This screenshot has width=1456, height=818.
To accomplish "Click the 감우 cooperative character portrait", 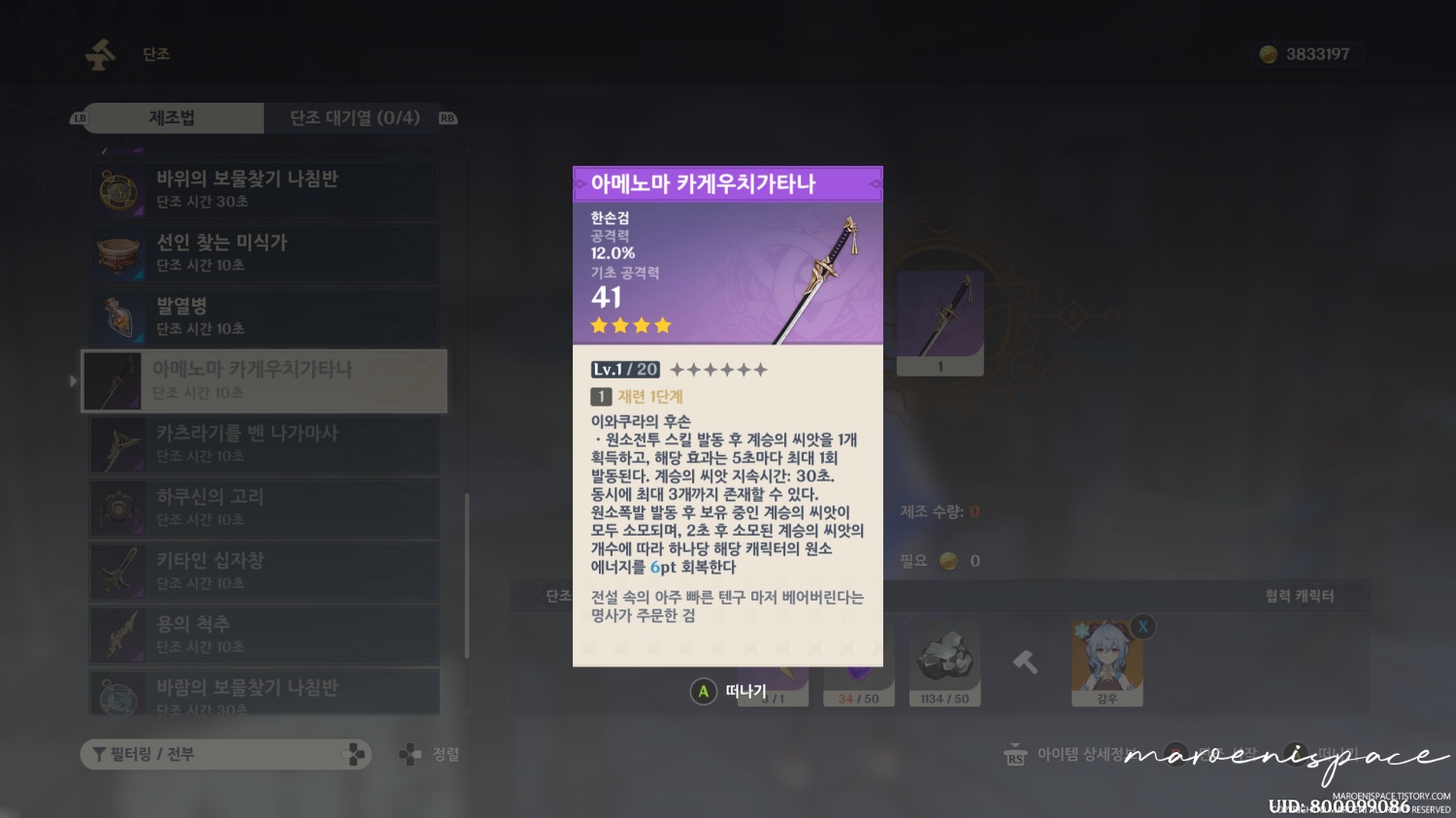I will point(1108,665).
